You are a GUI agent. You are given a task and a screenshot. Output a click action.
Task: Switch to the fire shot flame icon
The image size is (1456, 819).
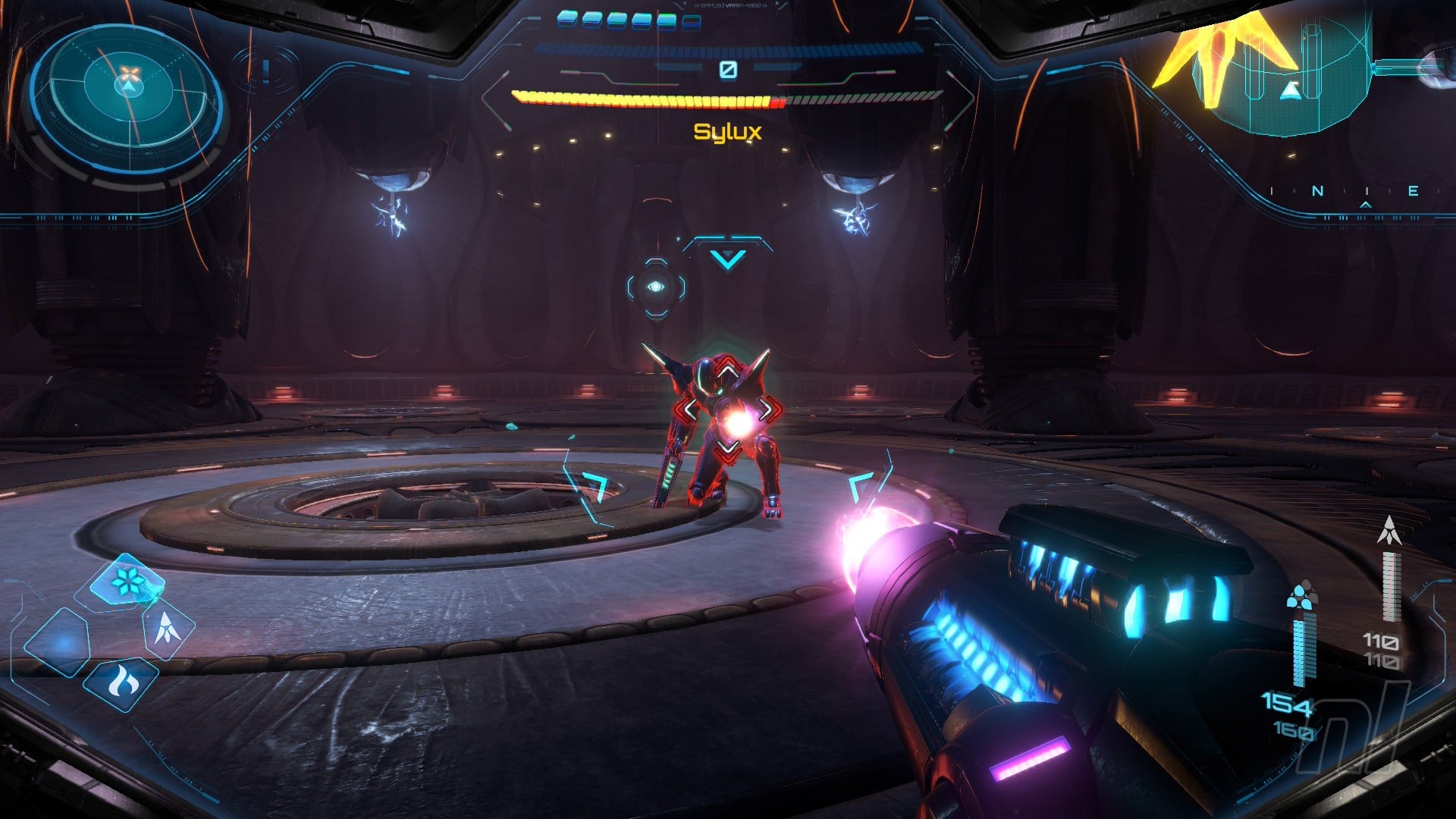click(121, 682)
